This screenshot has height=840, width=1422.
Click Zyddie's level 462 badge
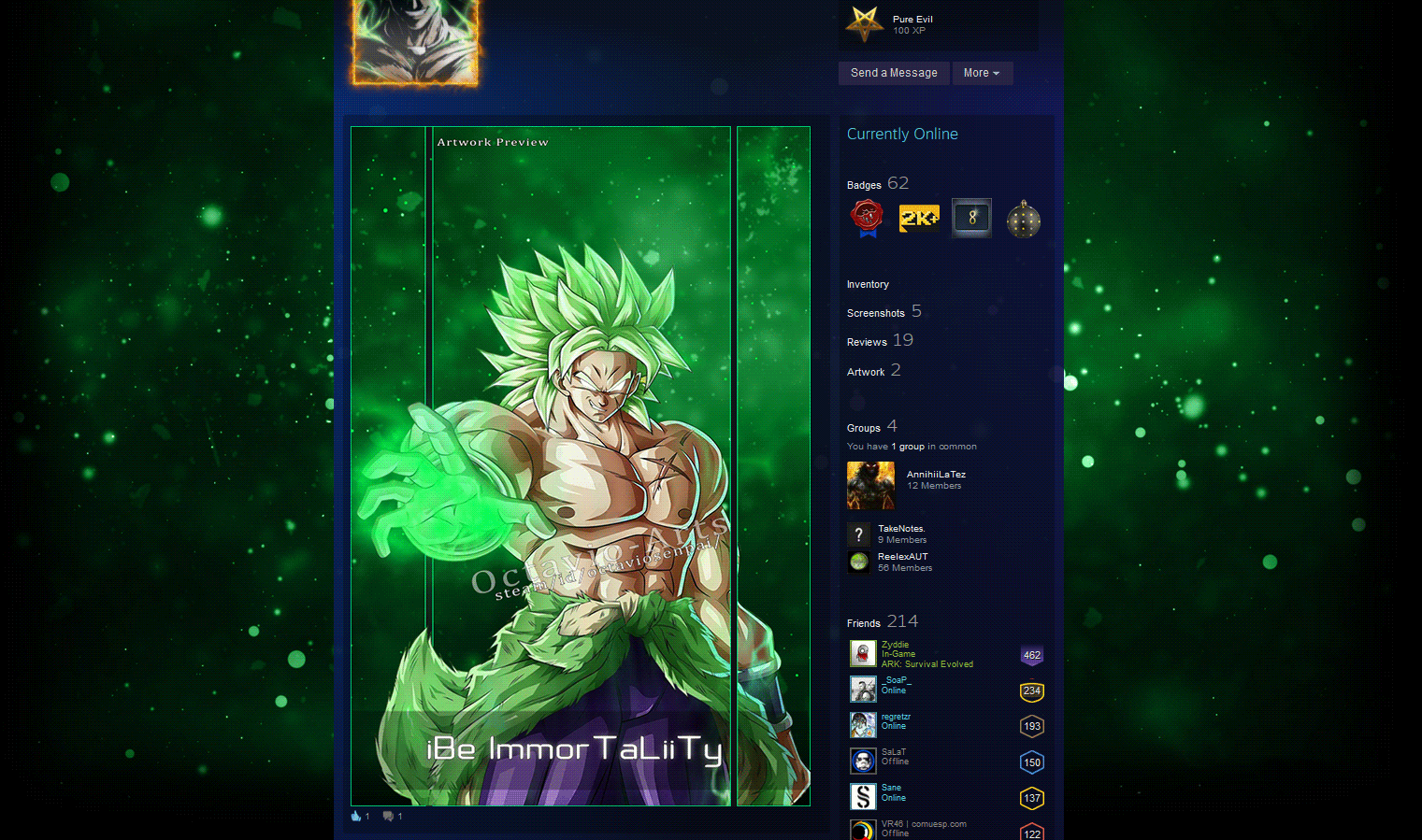[x=1031, y=655]
